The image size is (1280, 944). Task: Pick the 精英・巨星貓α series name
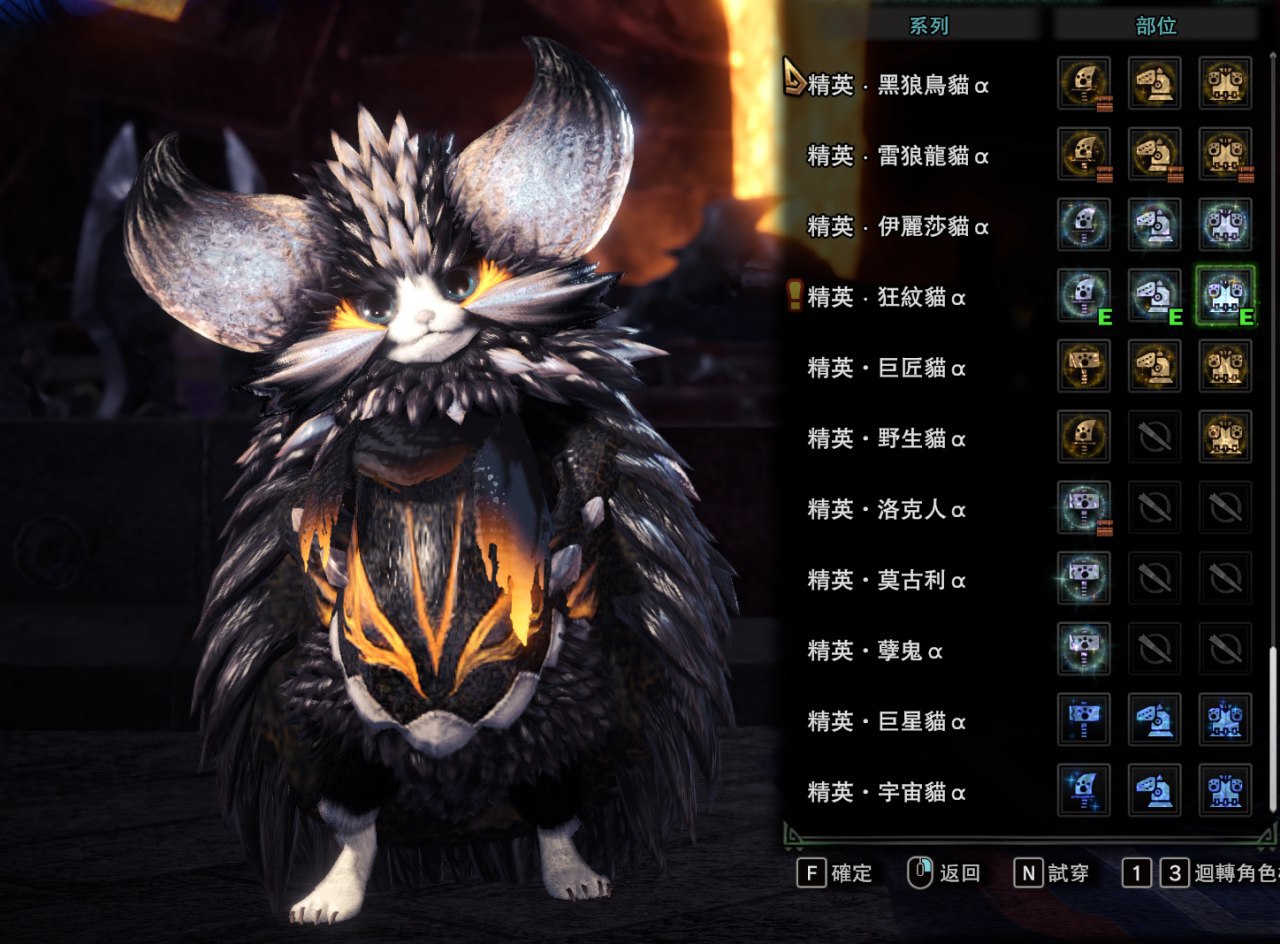click(887, 721)
